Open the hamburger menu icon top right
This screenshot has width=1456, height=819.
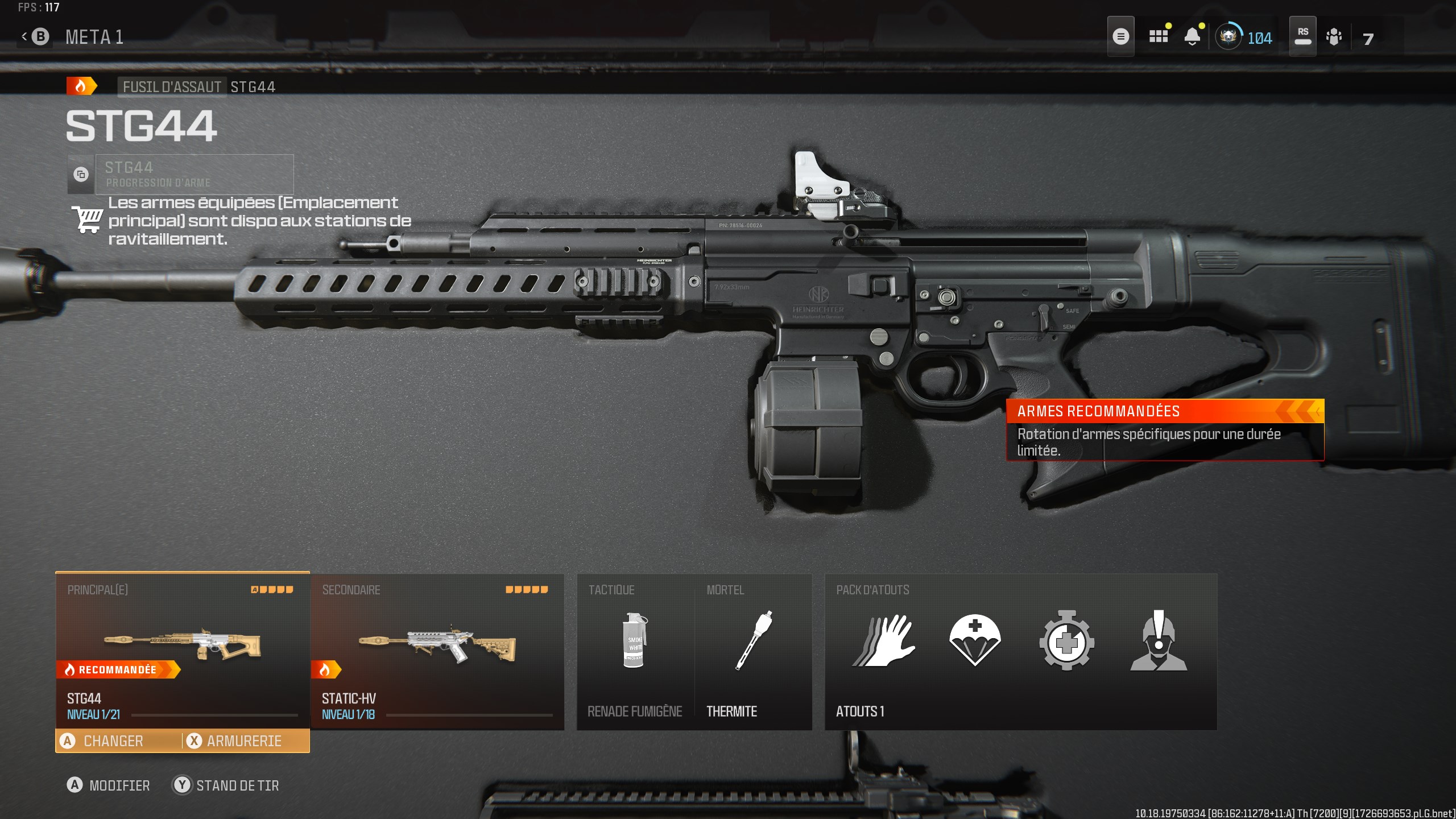1122,35
